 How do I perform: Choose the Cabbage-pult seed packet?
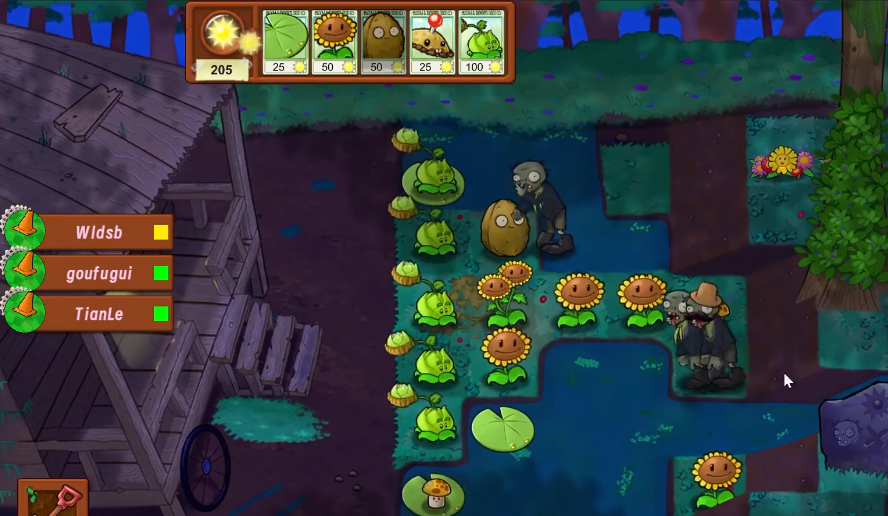(481, 42)
